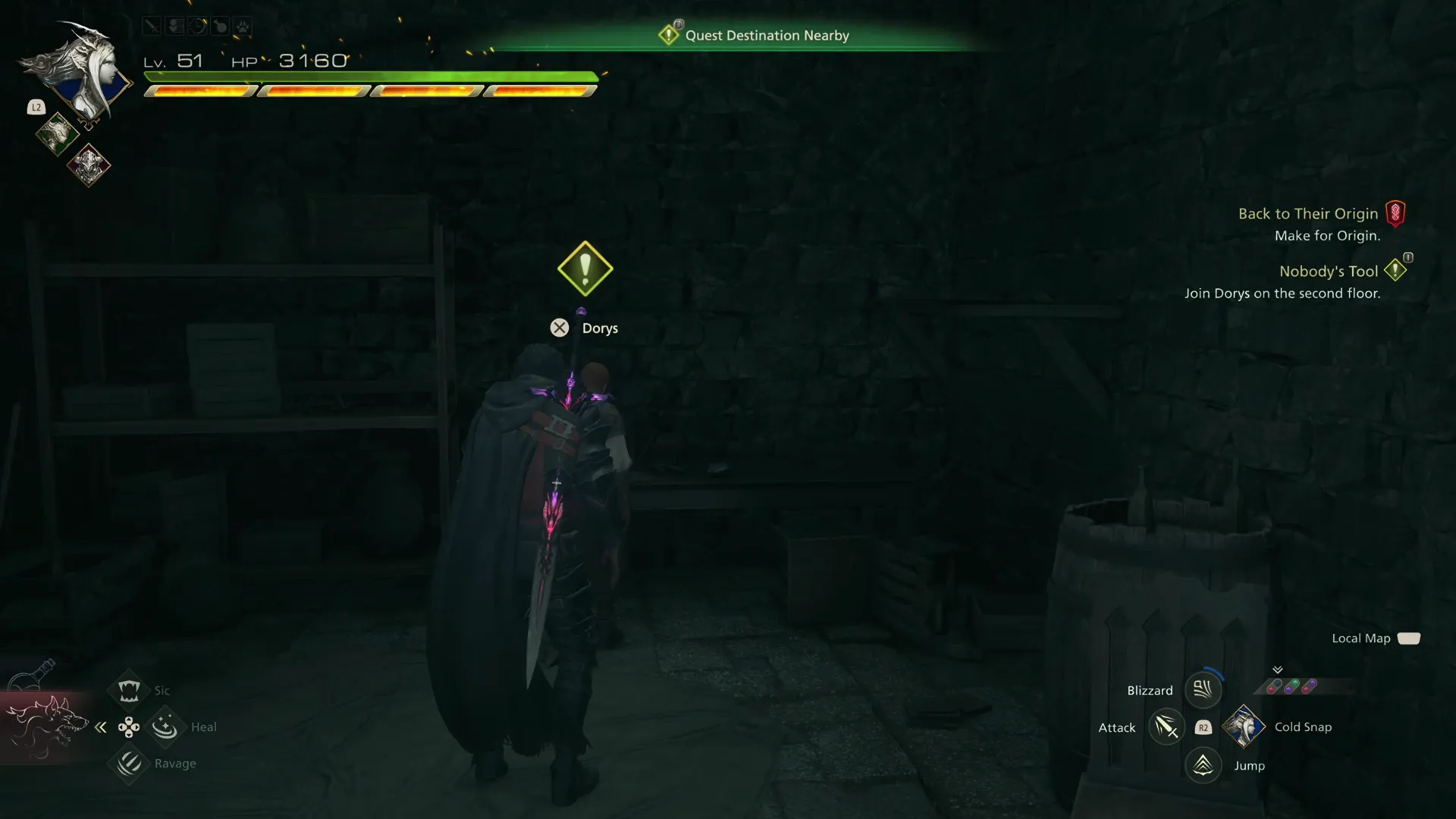The height and width of the screenshot is (819, 1456).
Task: Select the Jump chevron icon
Action: pos(1202,765)
